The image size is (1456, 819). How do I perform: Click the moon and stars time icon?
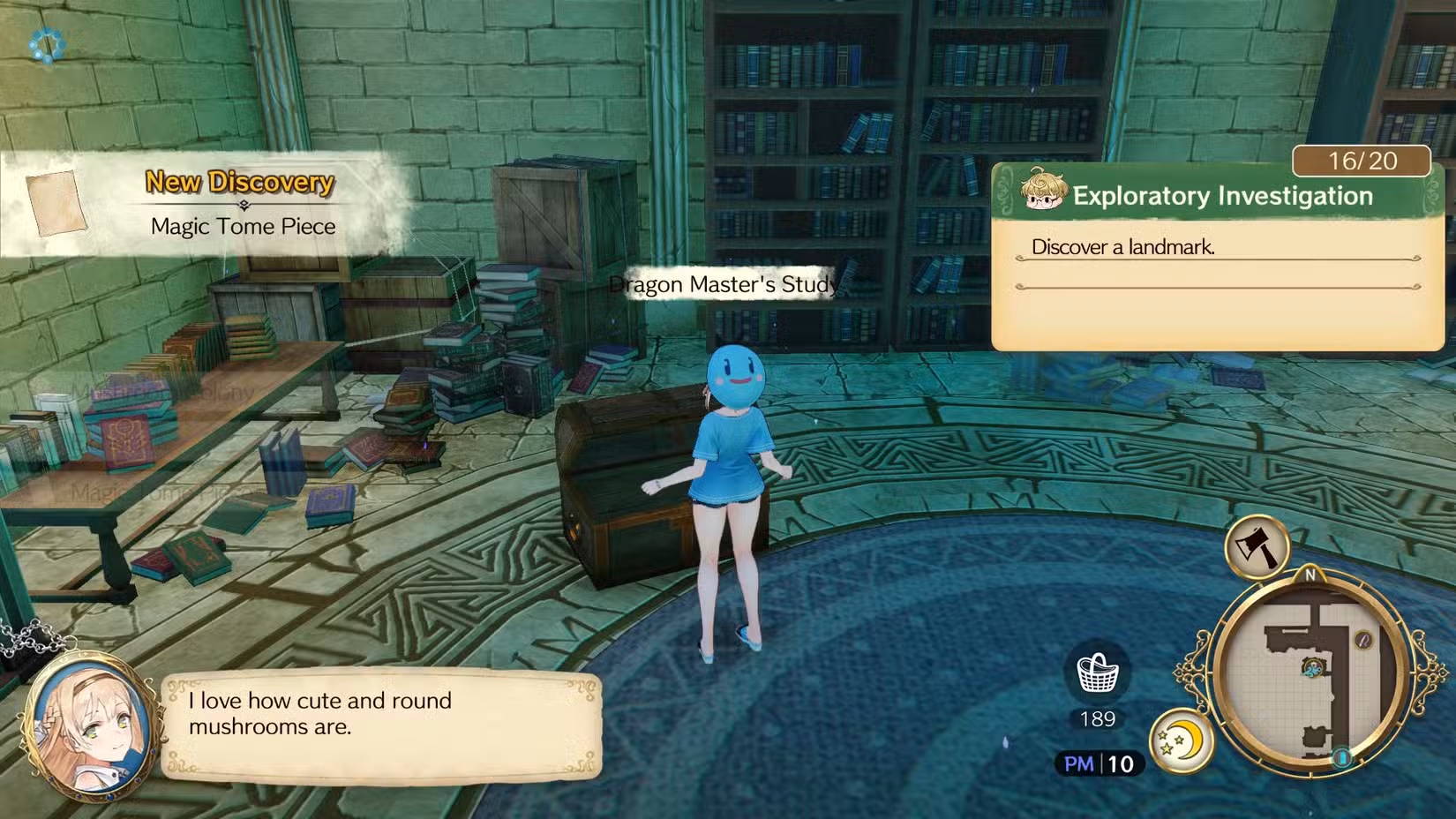(x=1182, y=740)
